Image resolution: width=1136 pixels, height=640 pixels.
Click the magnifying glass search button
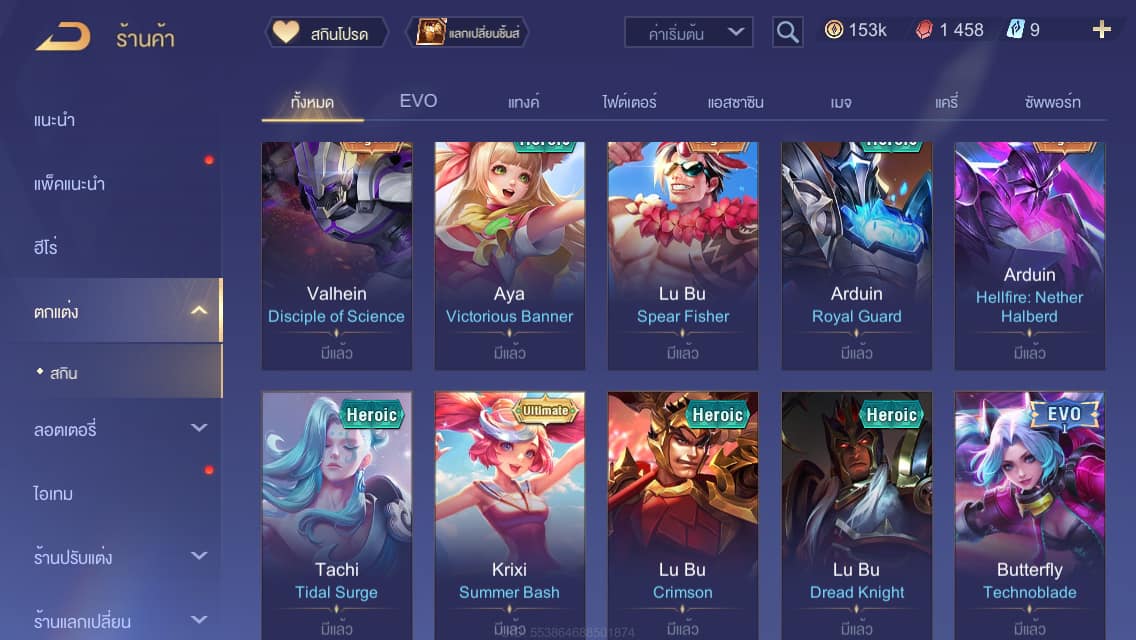tap(788, 33)
